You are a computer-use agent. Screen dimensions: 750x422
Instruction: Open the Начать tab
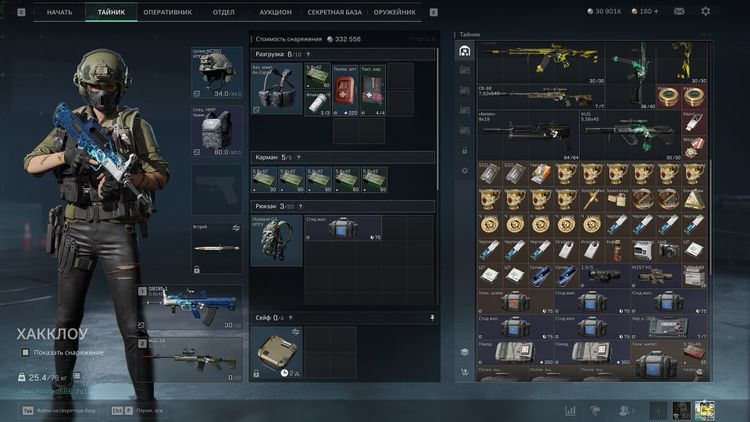pos(60,12)
